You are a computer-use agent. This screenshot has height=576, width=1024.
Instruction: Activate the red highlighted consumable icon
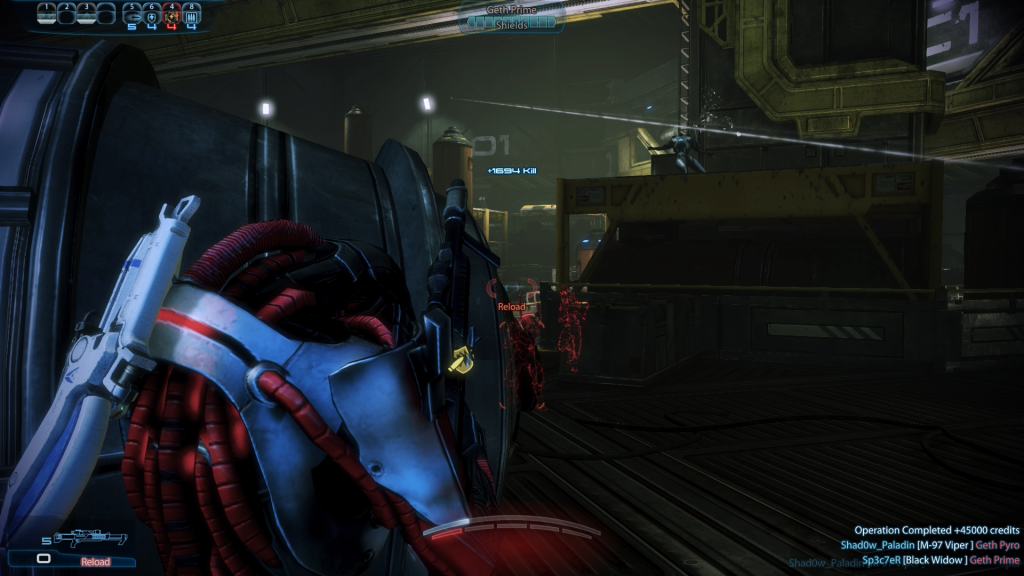coord(171,14)
